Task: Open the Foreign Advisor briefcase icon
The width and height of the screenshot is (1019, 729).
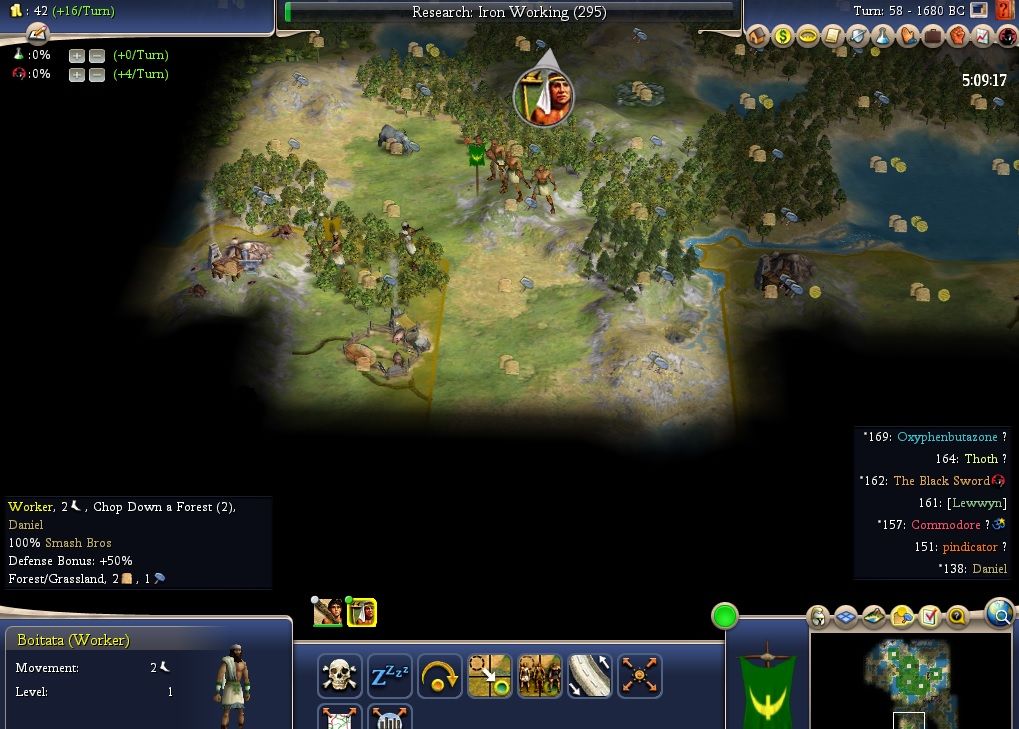Action: [933, 37]
